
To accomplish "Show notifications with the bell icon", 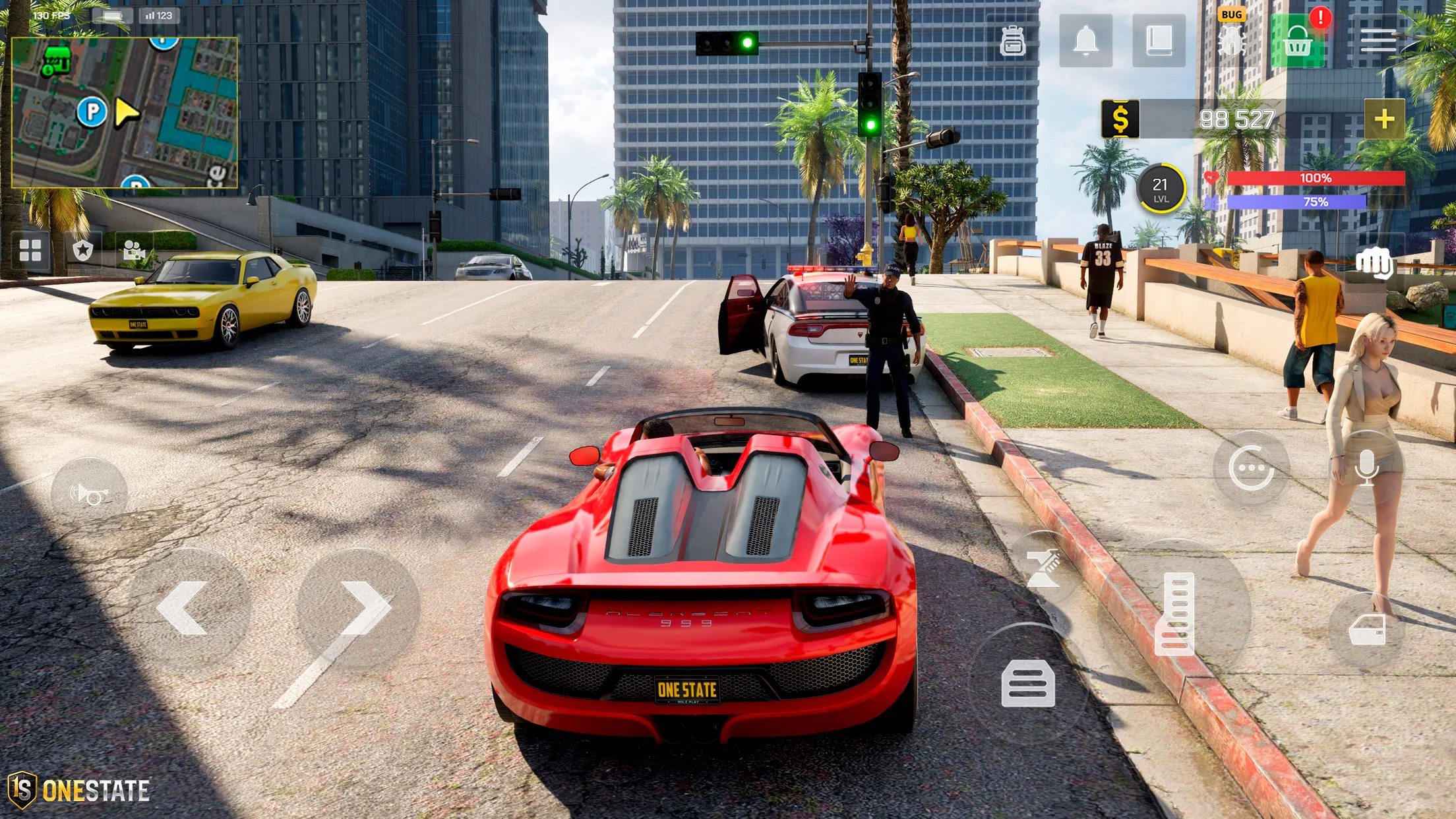I will (1085, 41).
